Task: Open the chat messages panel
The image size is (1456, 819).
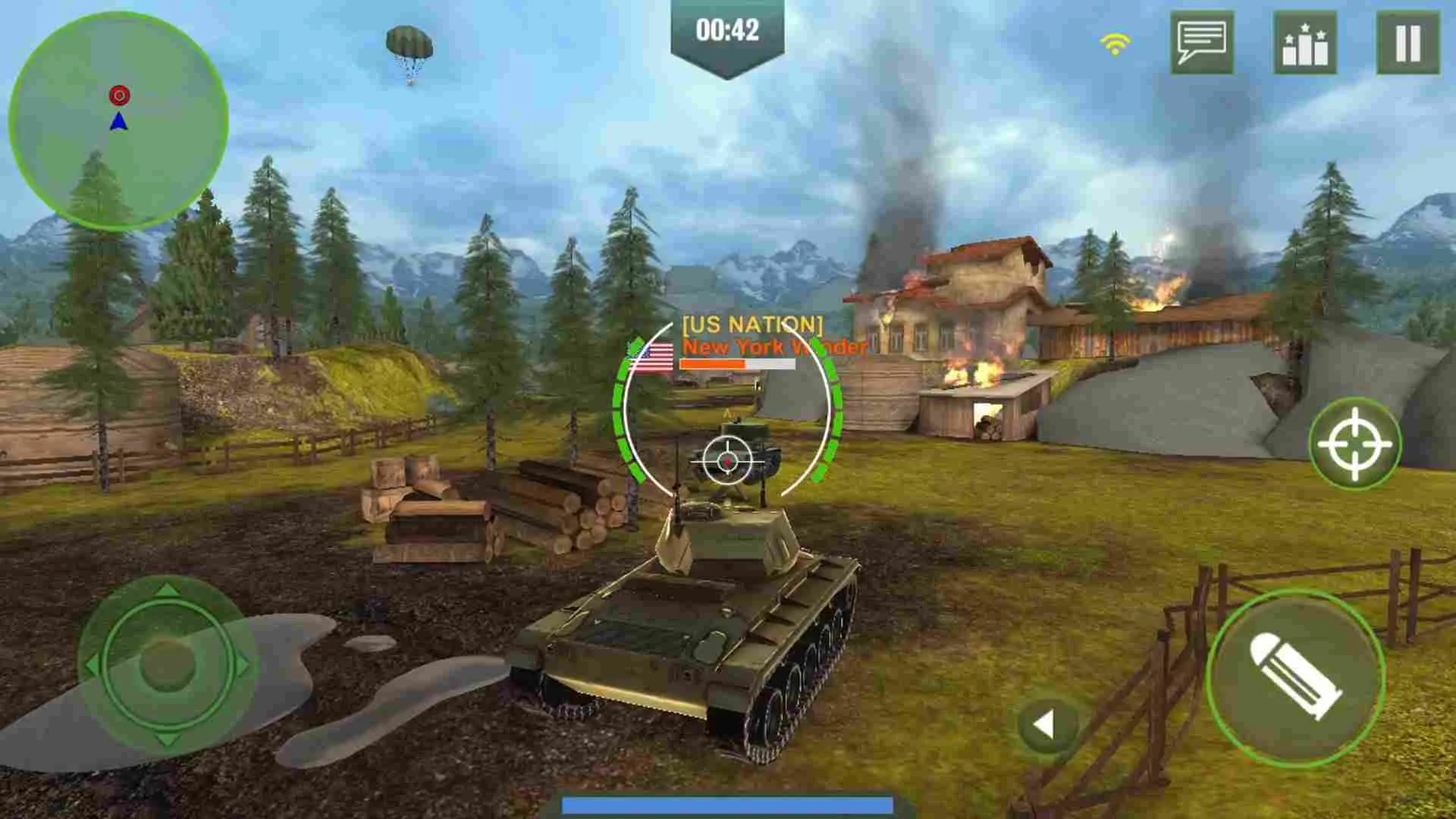Action: [x=1203, y=43]
